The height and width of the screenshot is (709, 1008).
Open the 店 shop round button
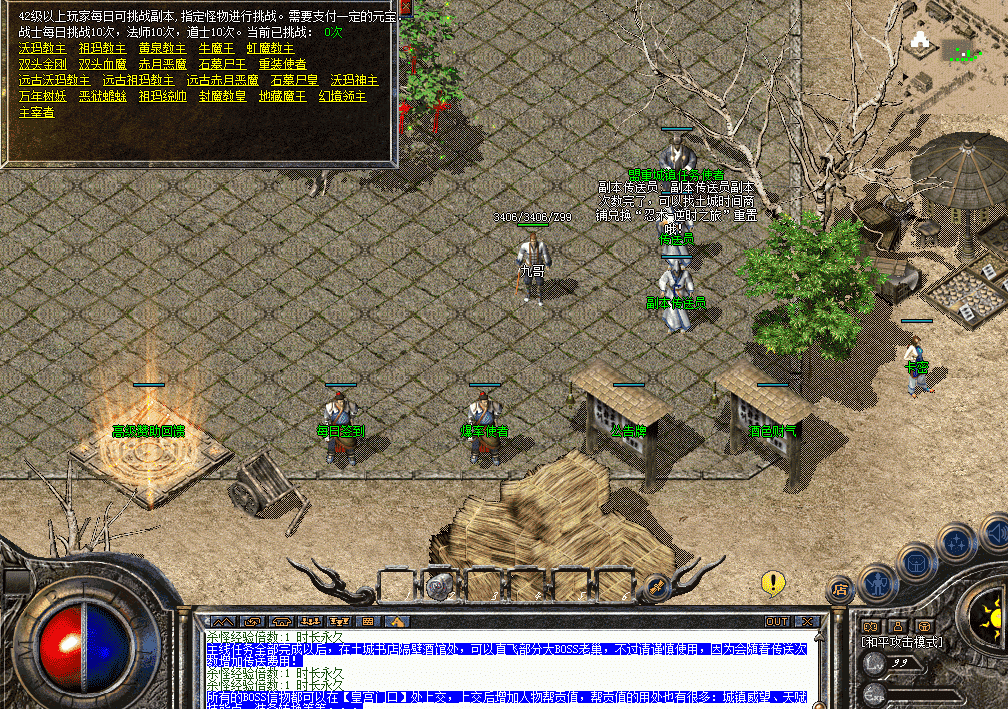tap(840, 590)
